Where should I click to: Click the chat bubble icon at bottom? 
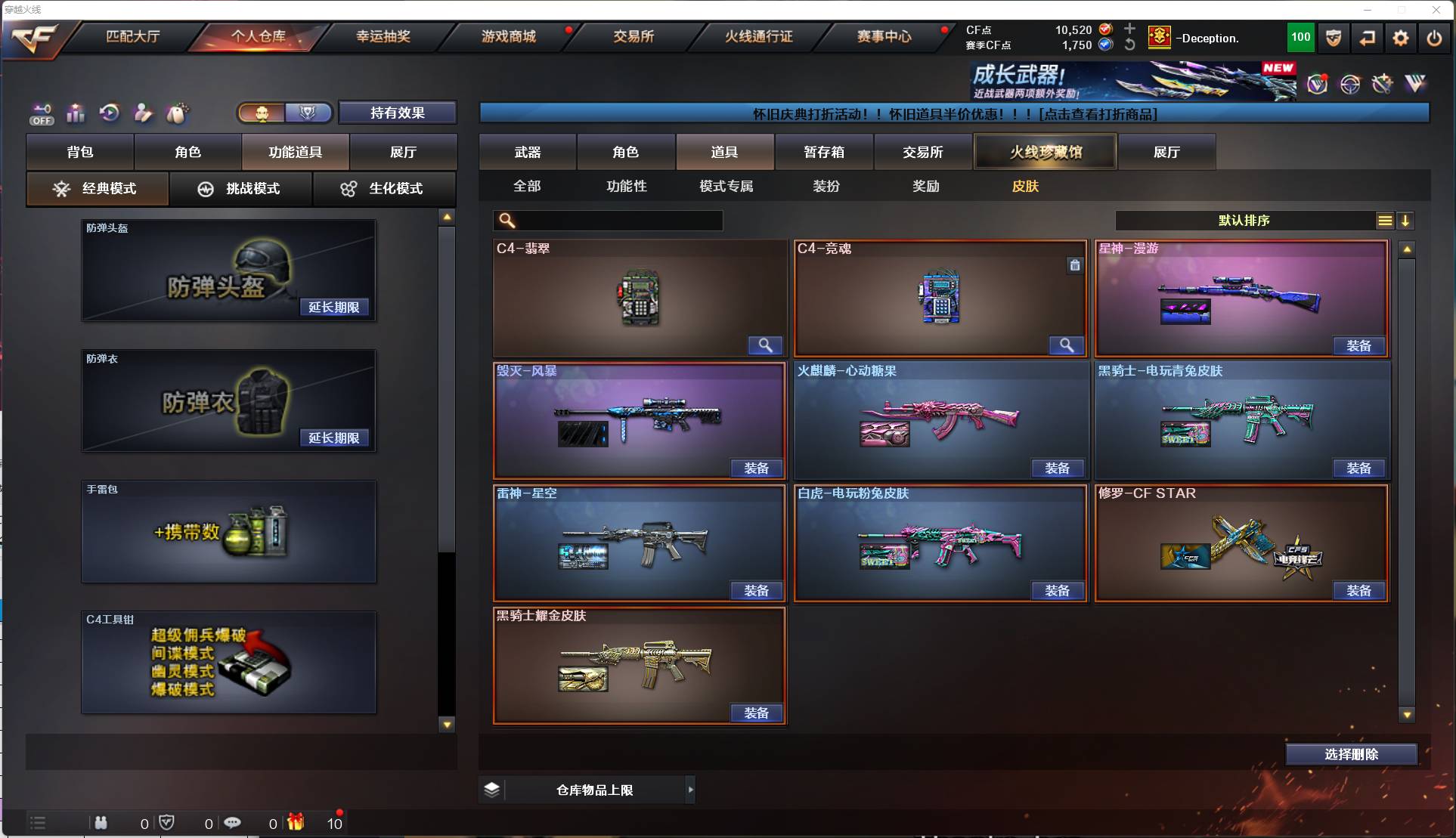pyautogui.click(x=233, y=822)
